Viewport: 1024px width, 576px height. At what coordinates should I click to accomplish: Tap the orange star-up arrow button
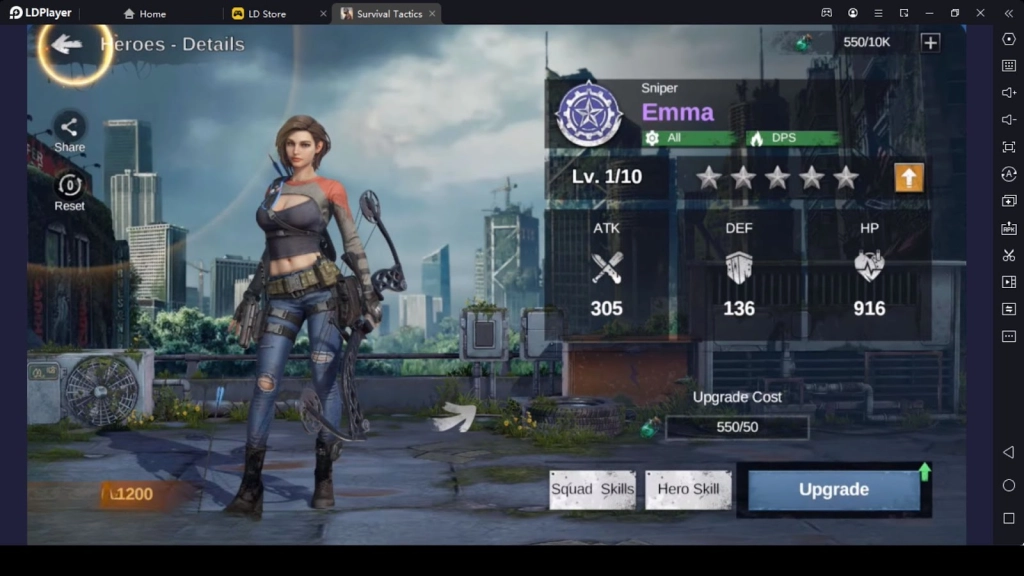click(908, 178)
